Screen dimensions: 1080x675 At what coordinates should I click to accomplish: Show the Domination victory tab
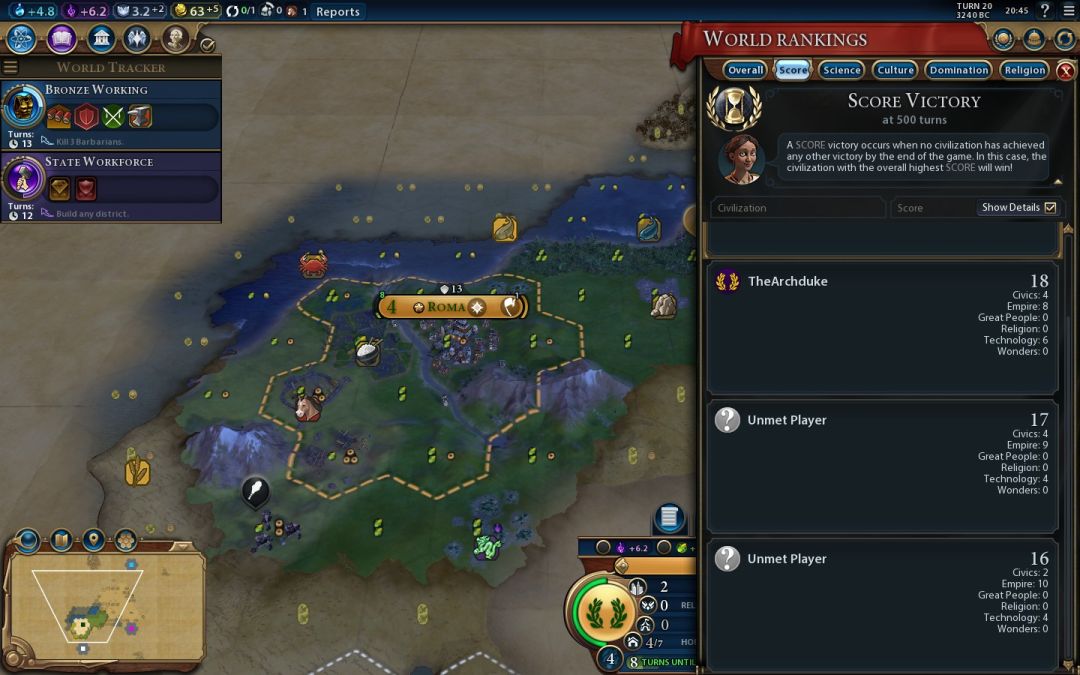pyautogui.click(x=958, y=70)
